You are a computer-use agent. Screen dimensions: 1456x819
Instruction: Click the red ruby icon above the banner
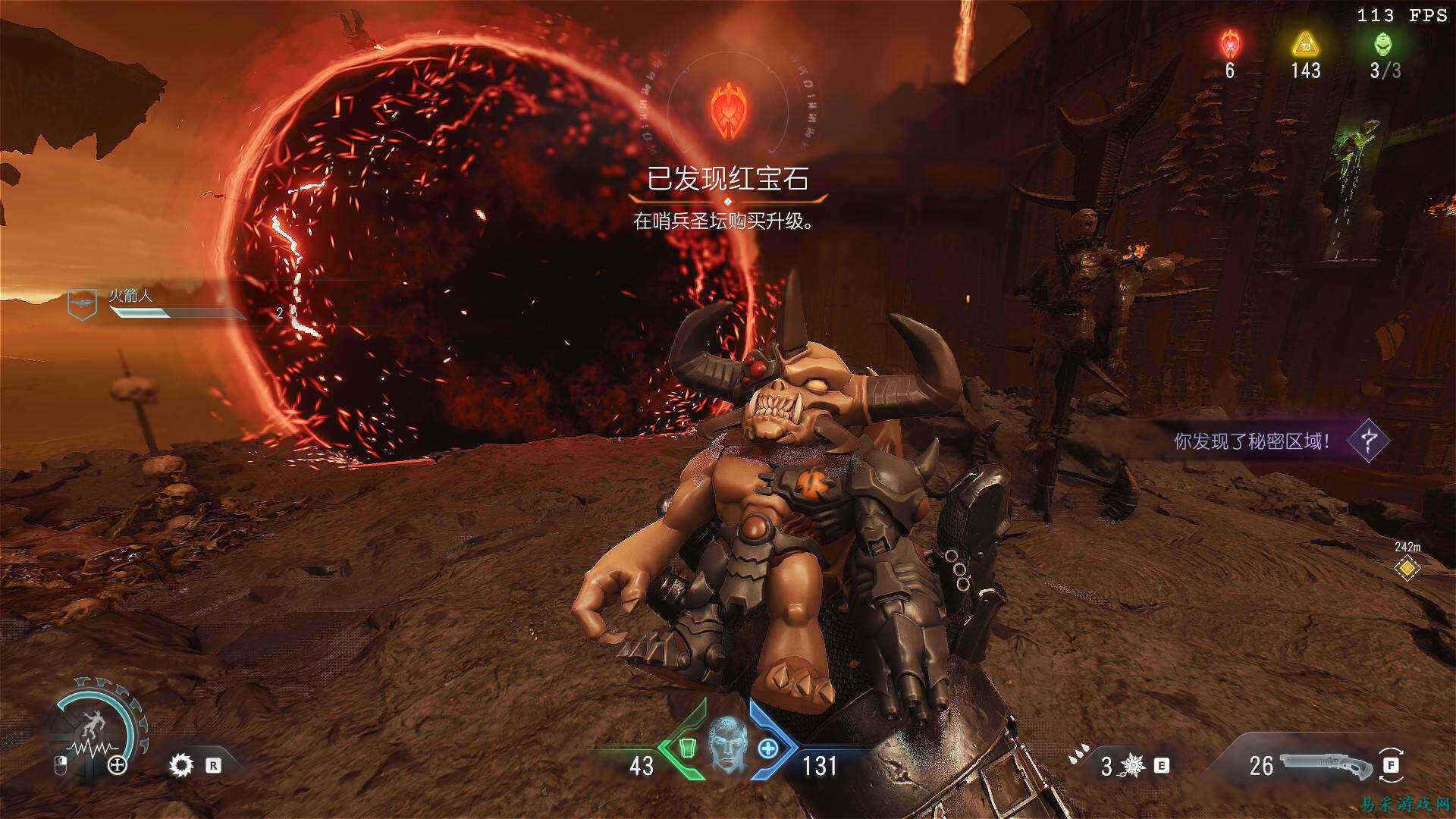(x=727, y=111)
